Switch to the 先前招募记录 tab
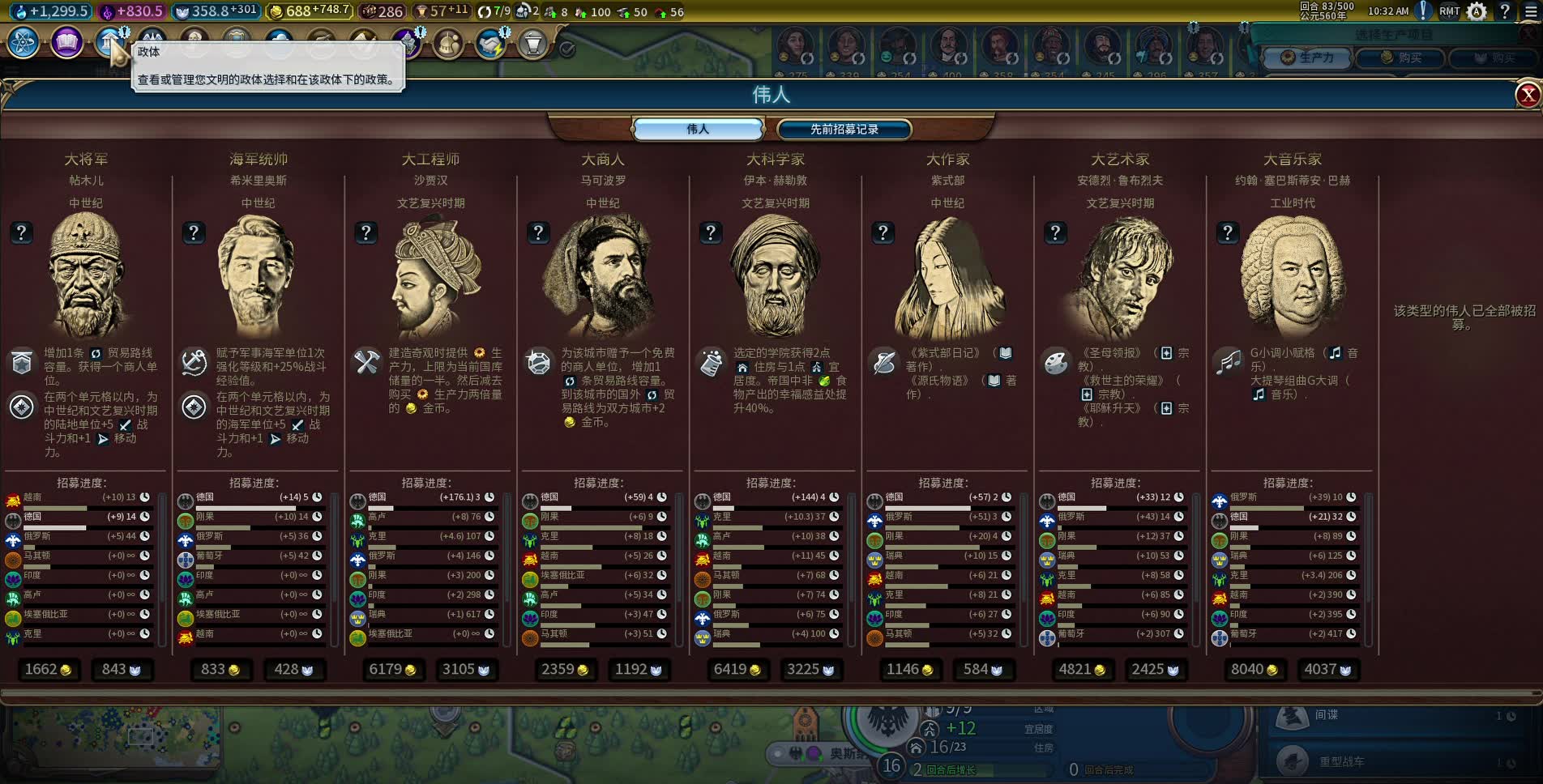1543x784 pixels. (x=844, y=130)
